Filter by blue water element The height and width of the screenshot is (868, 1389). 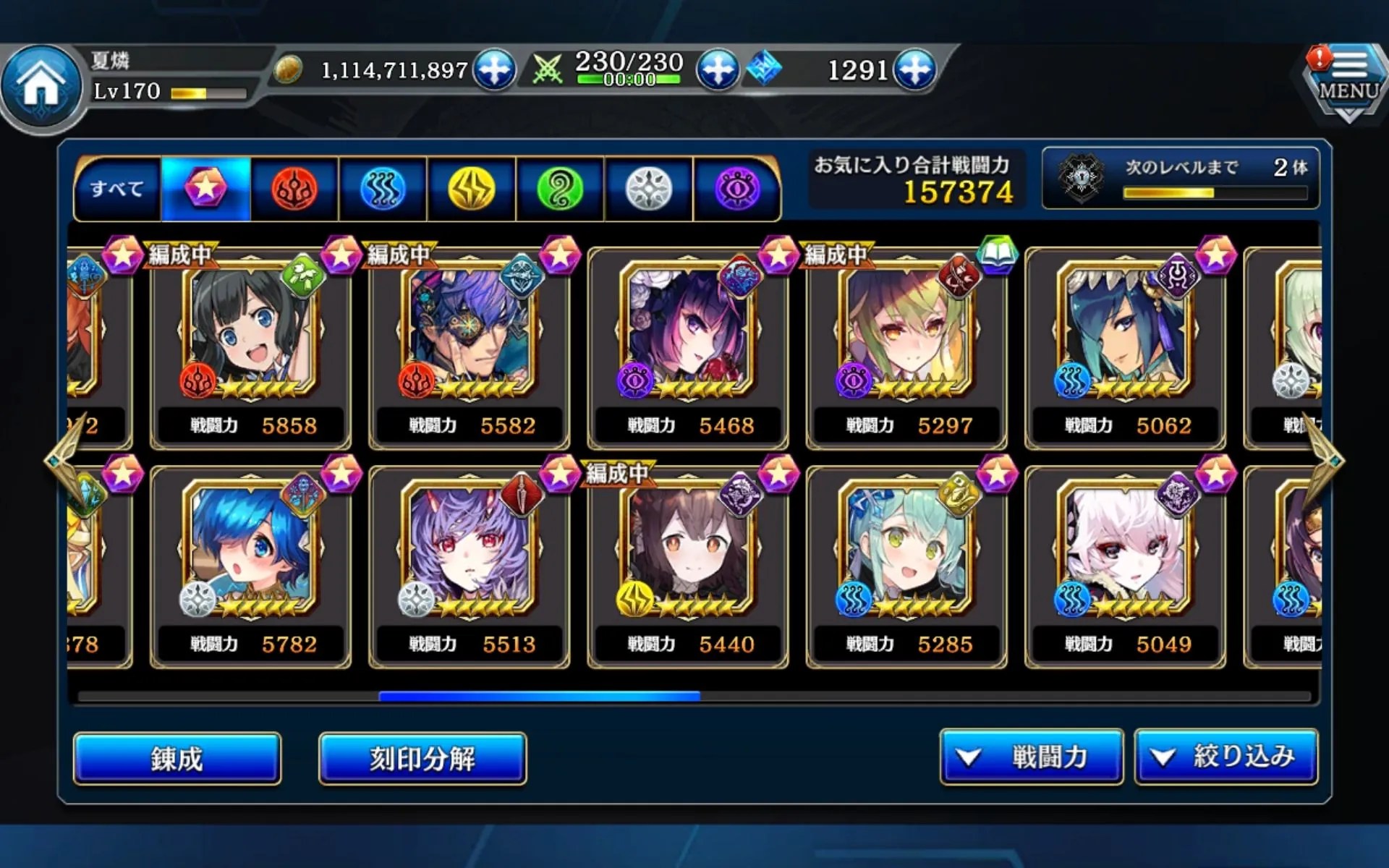coord(383,190)
